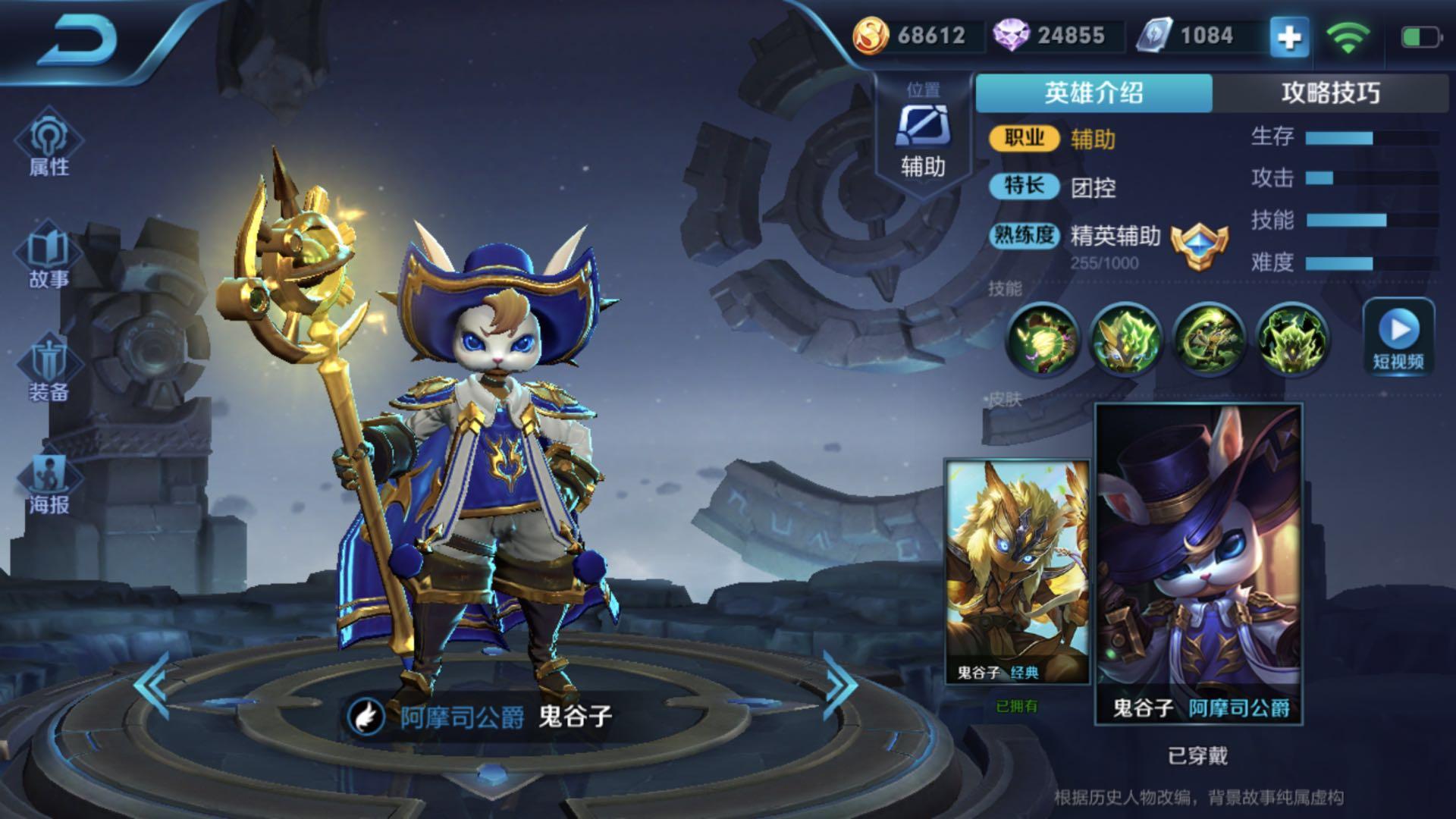Open the 海报 poster view
Viewport: 1456px width, 819px height.
tap(49, 484)
